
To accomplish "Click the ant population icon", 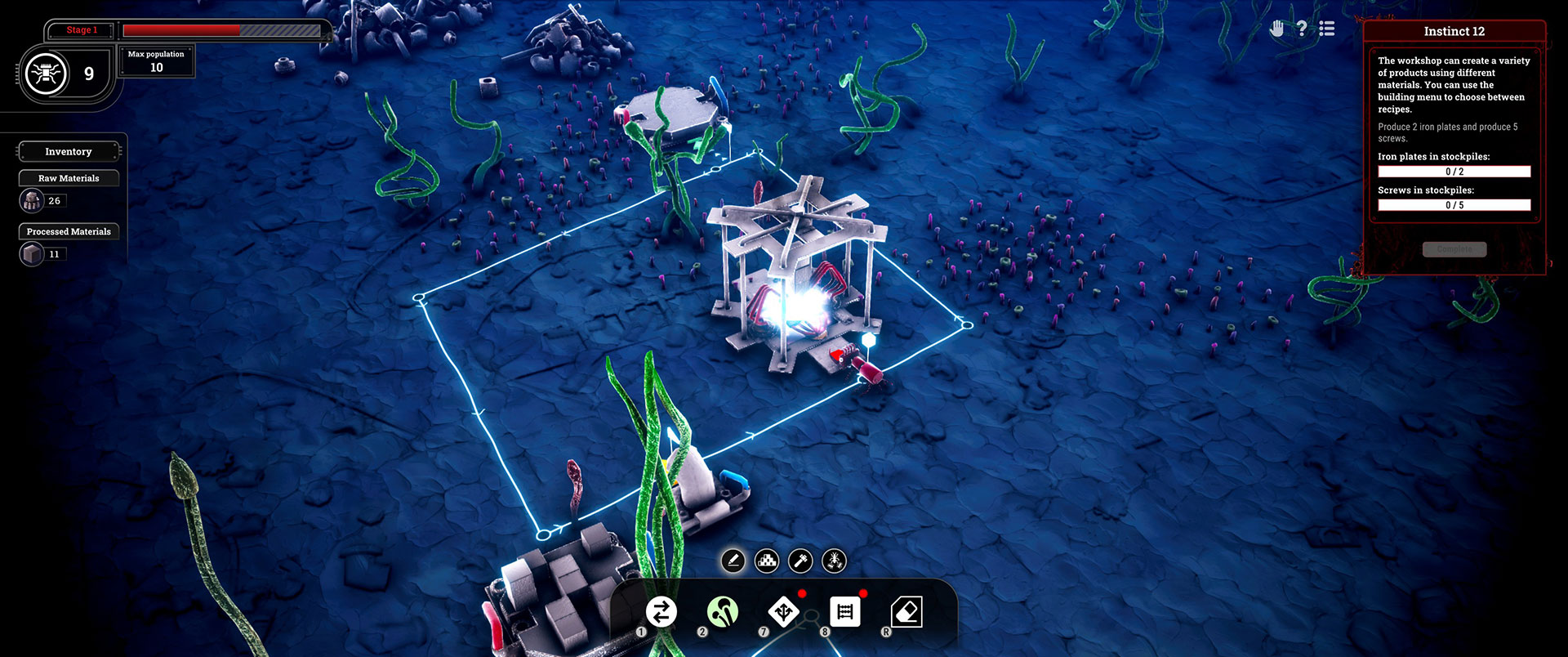I will [47, 74].
